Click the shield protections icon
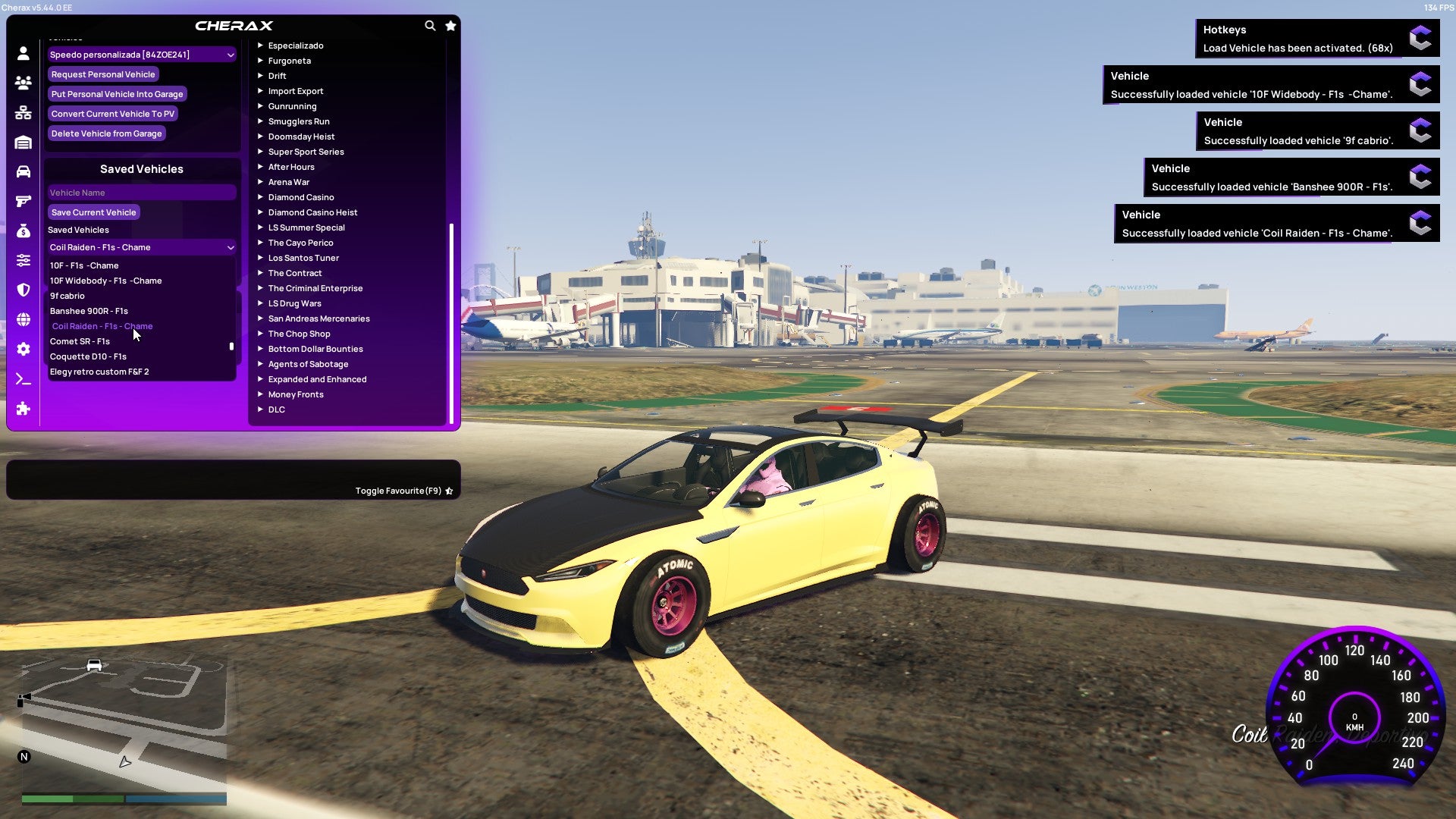Viewport: 1456px width, 819px height. coord(23,290)
